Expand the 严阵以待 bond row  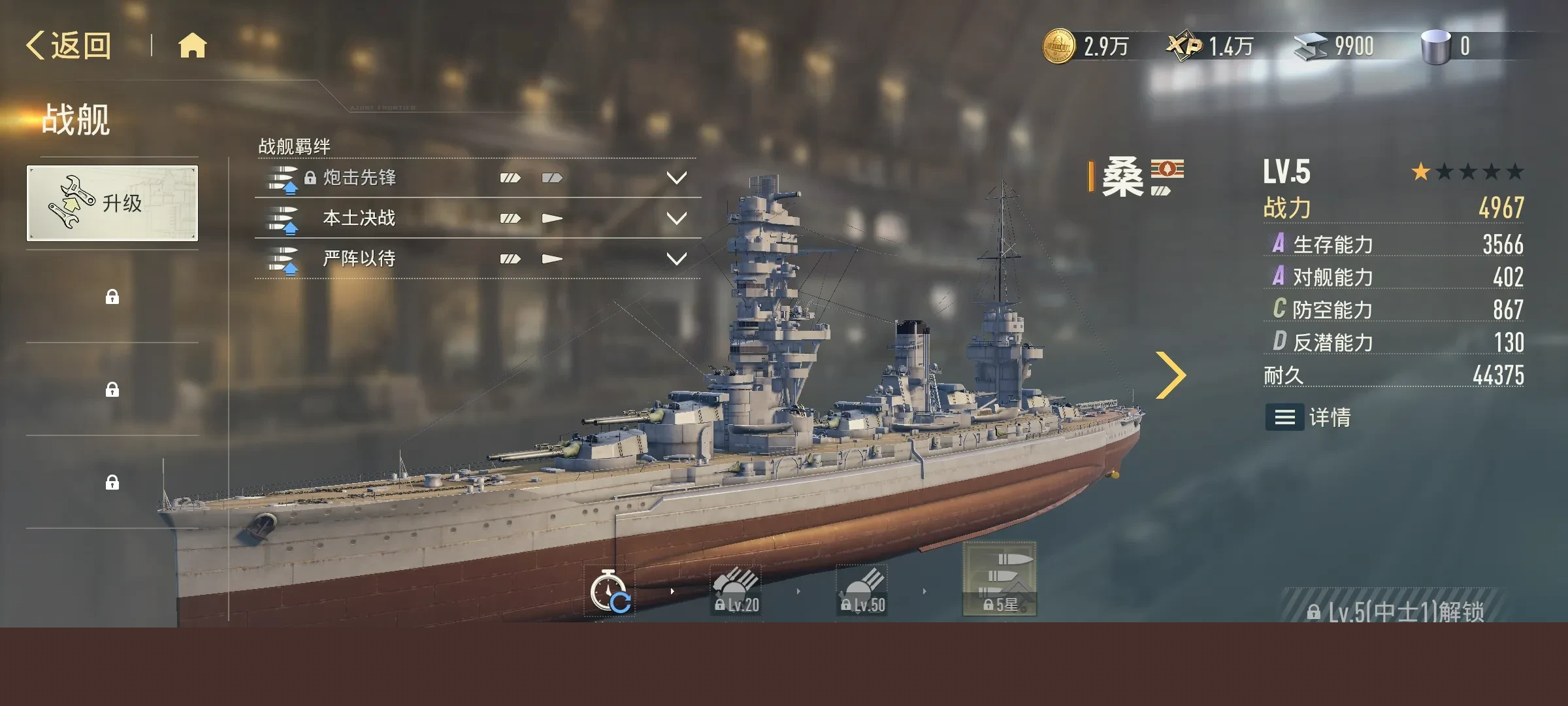pos(676,259)
